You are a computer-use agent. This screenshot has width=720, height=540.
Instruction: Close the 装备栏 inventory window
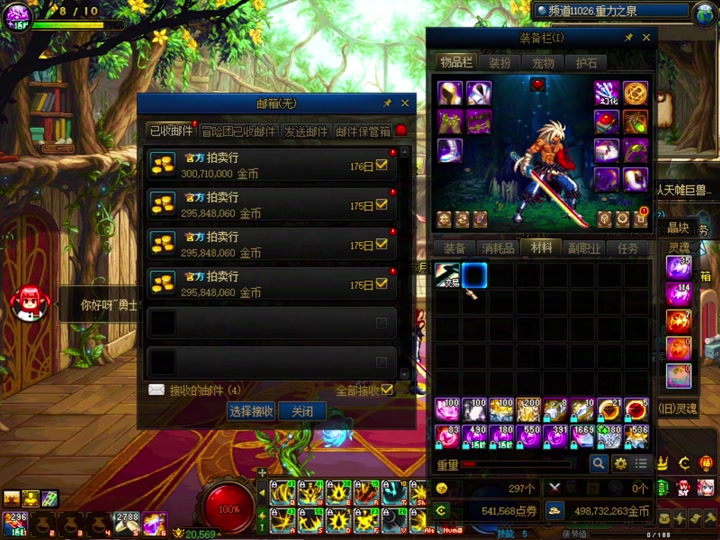[x=647, y=38]
